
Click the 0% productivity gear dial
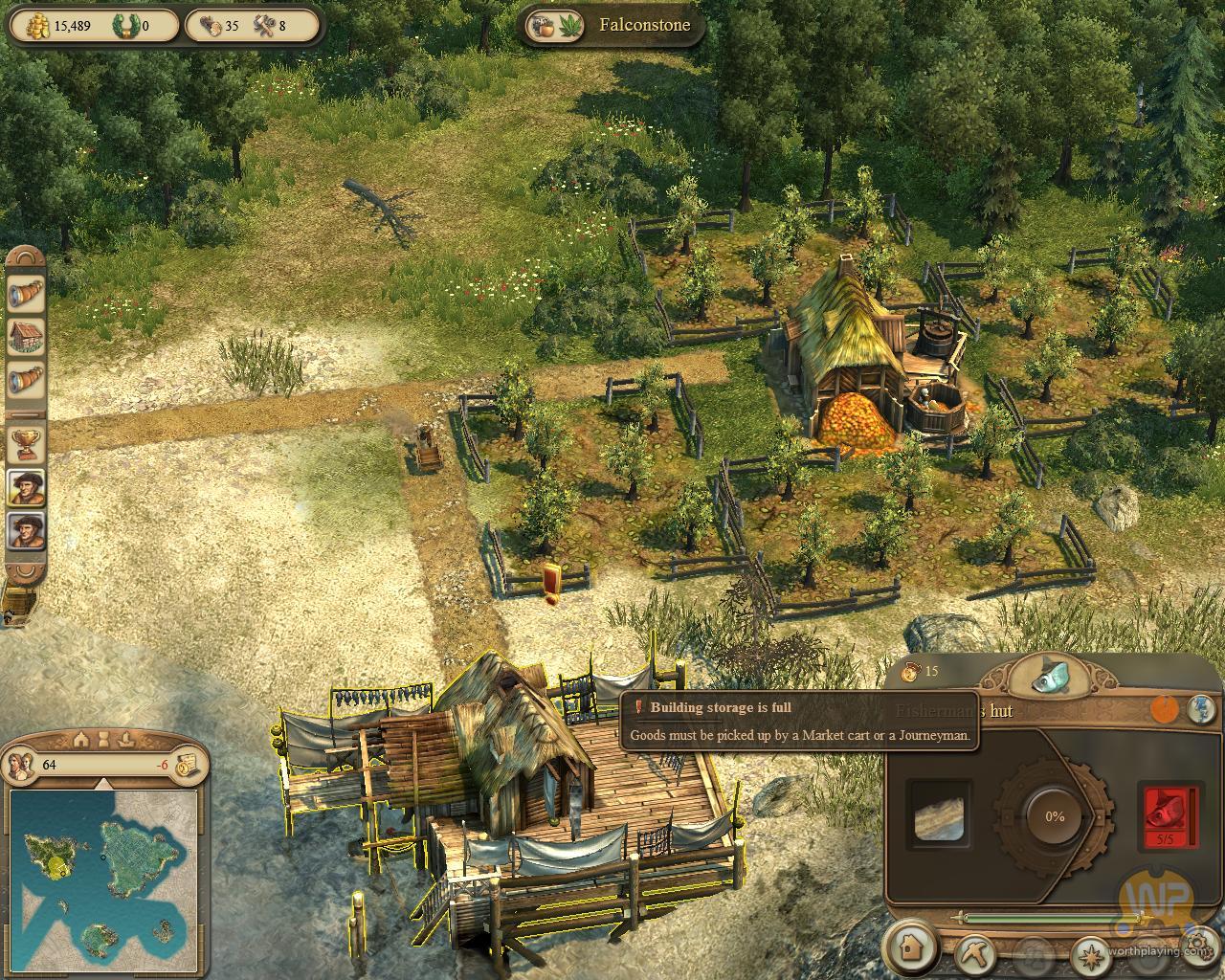coord(1053,816)
